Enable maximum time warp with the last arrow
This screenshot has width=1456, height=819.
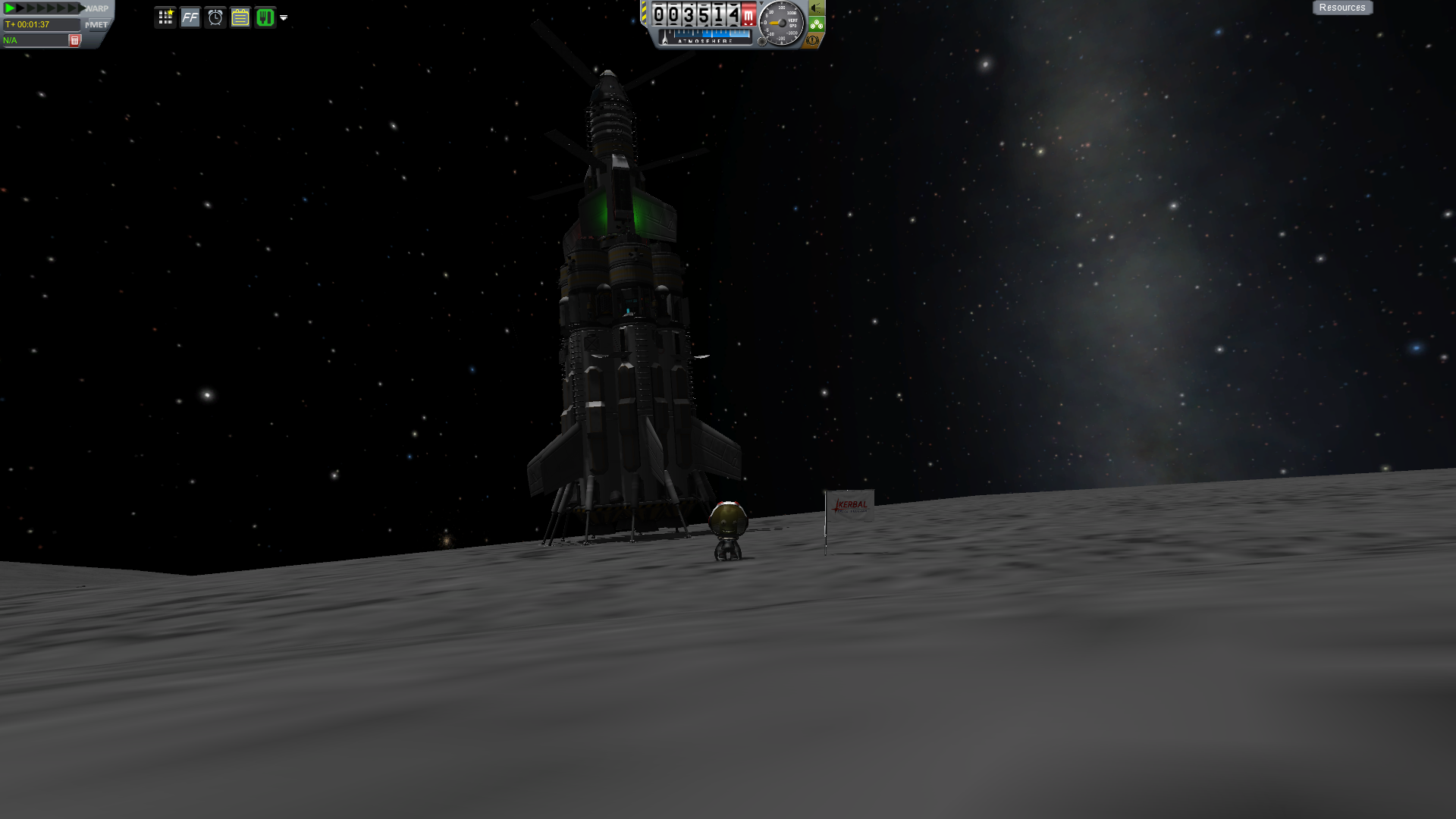click(81, 8)
